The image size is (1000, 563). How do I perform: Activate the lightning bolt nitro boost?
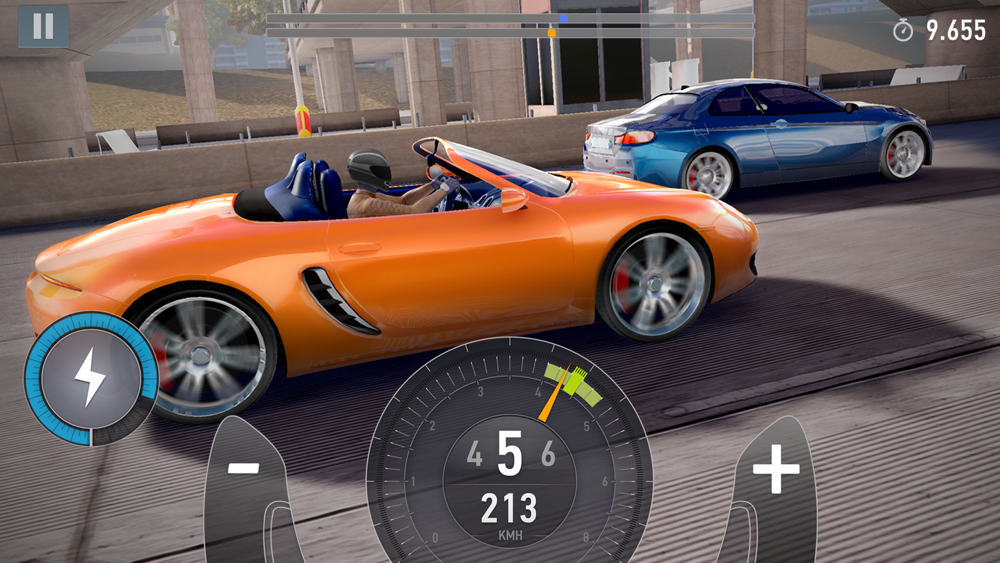pos(90,379)
